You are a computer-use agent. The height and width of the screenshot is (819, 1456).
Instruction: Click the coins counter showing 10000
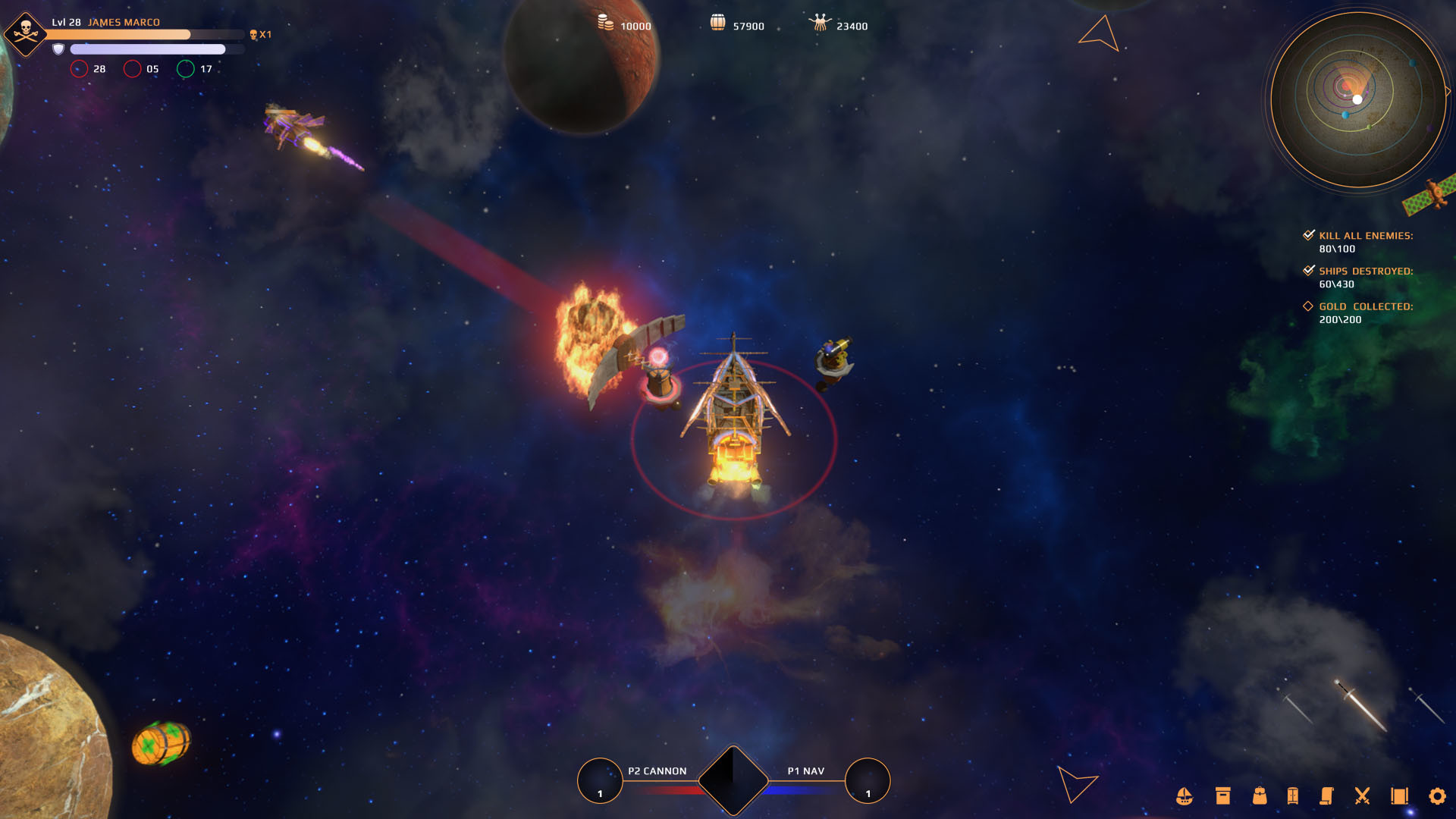pyautogui.click(x=622, y=25)
